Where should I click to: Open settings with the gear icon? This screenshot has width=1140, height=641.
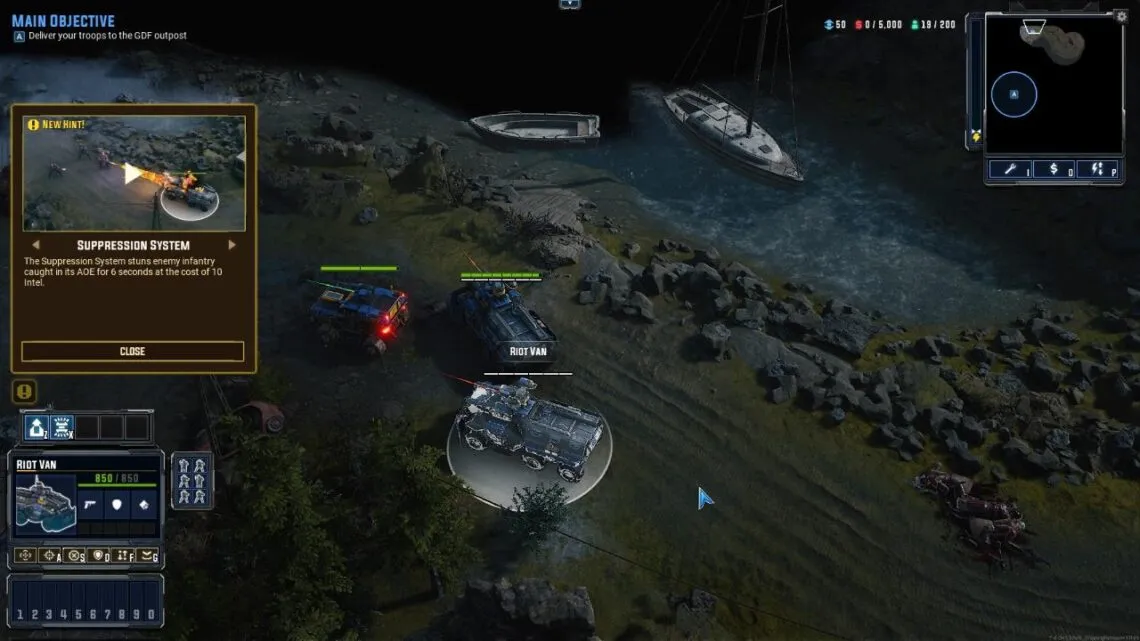point(1121,16)
